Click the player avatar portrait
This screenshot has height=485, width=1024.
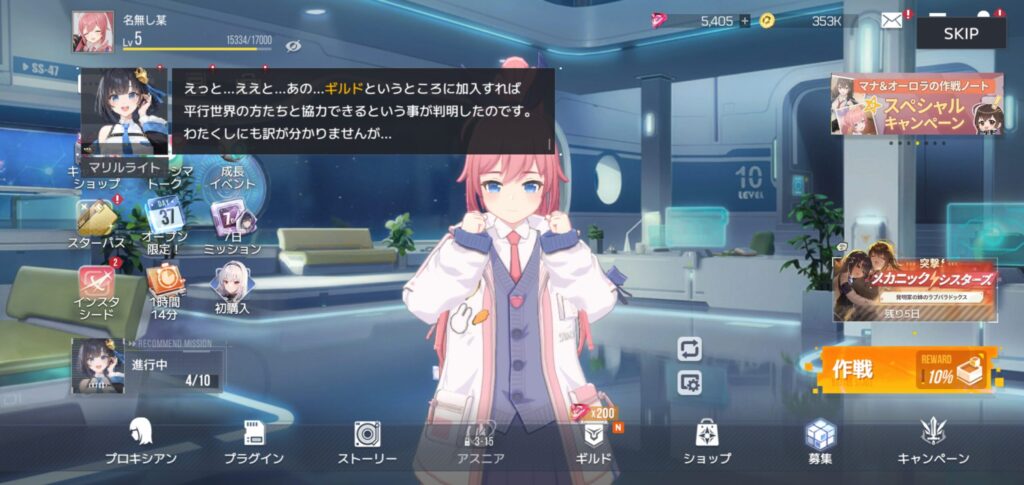(x=92, y=31)
